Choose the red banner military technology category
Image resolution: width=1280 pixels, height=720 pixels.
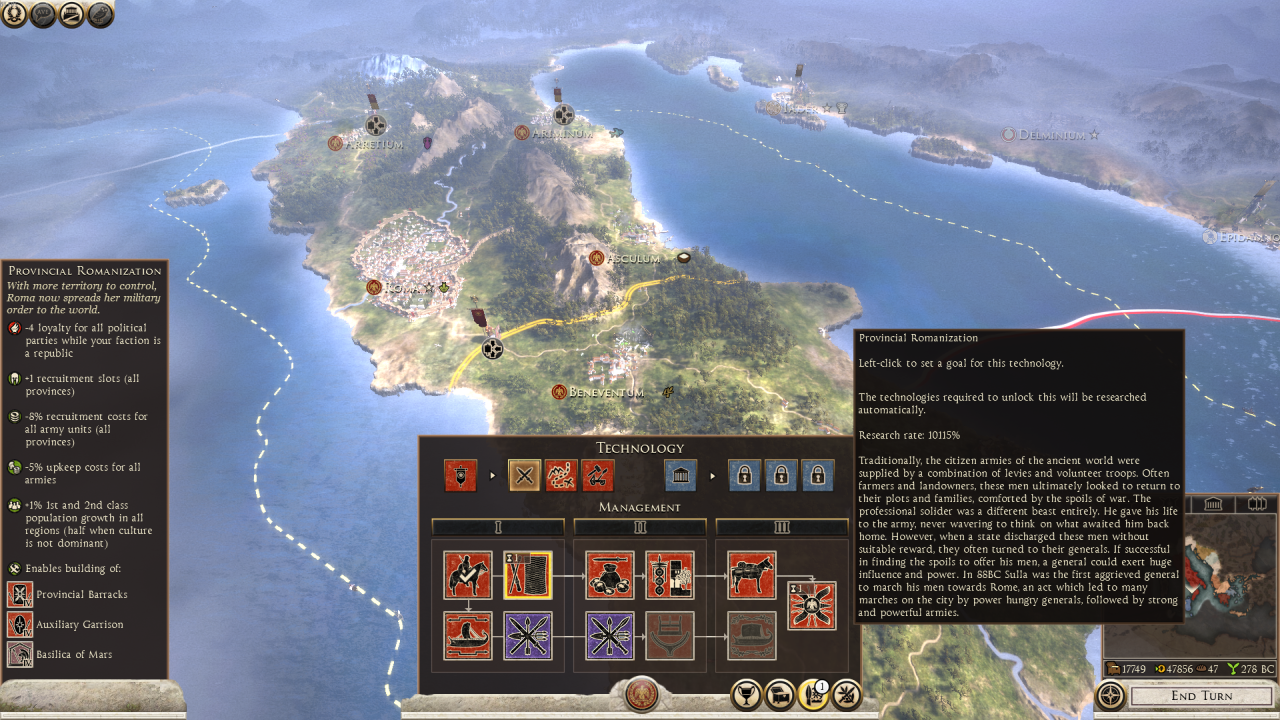(461, 476)
